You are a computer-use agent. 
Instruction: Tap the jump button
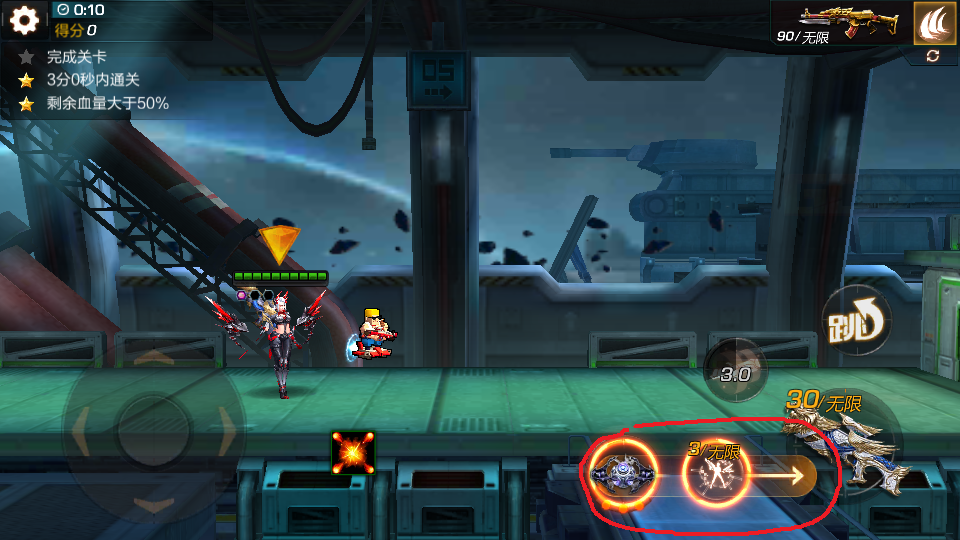pos(856,322)
